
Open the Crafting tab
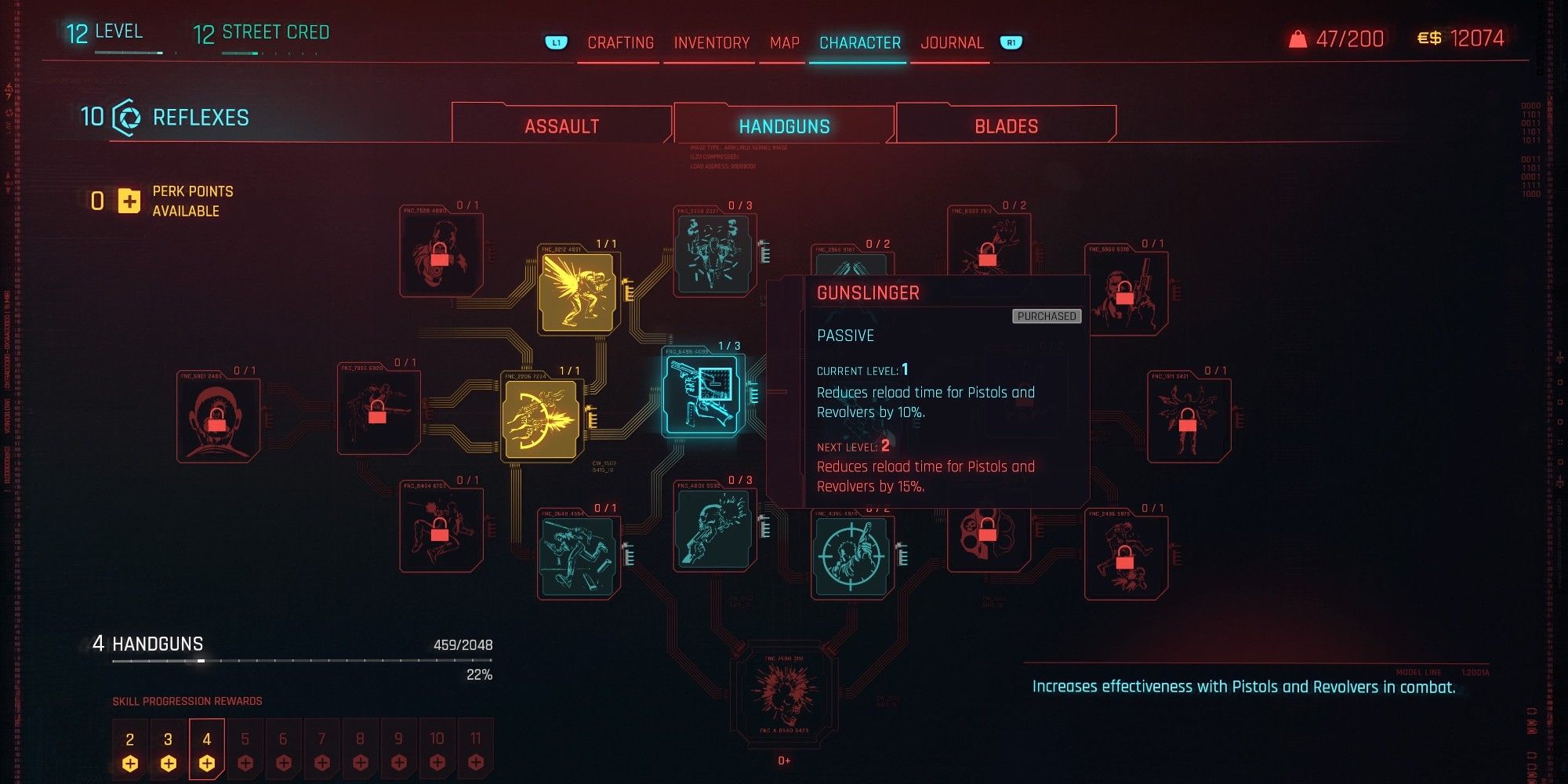point(620,43)
